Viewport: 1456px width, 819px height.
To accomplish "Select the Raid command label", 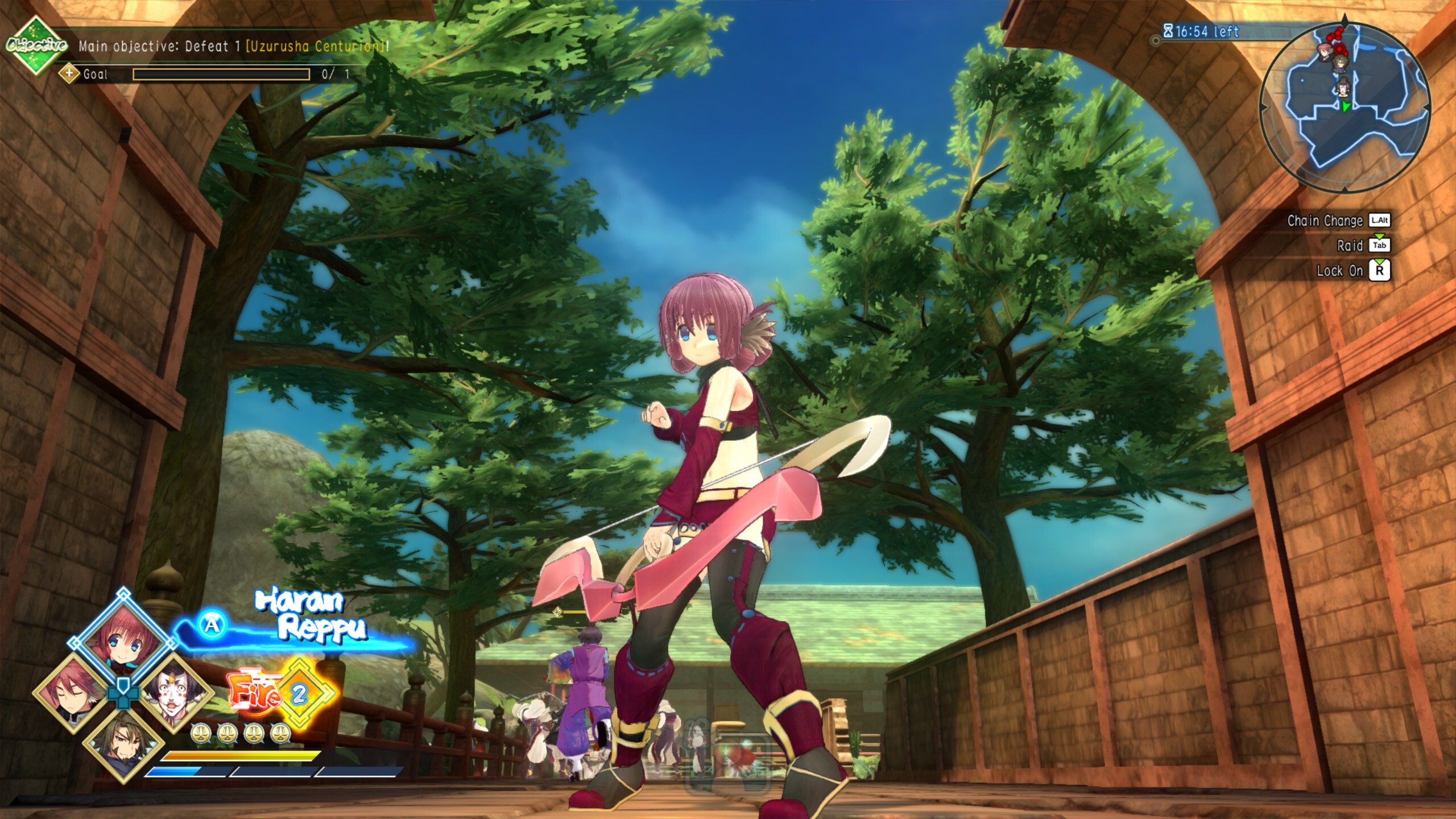I will click(x=1350, y=246).
